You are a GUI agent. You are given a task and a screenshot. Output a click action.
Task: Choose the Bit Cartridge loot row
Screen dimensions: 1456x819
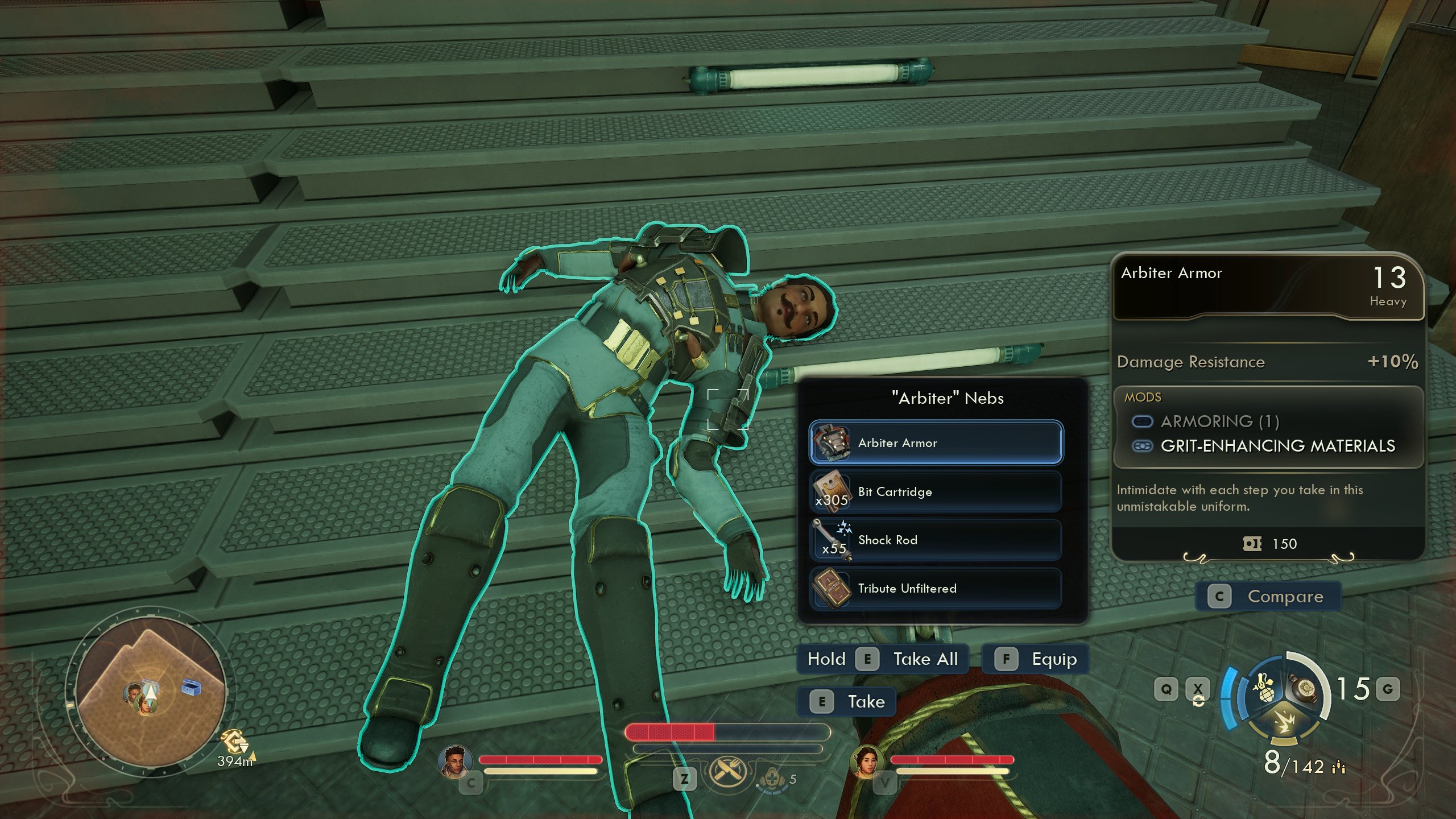(x=936, y=491)
